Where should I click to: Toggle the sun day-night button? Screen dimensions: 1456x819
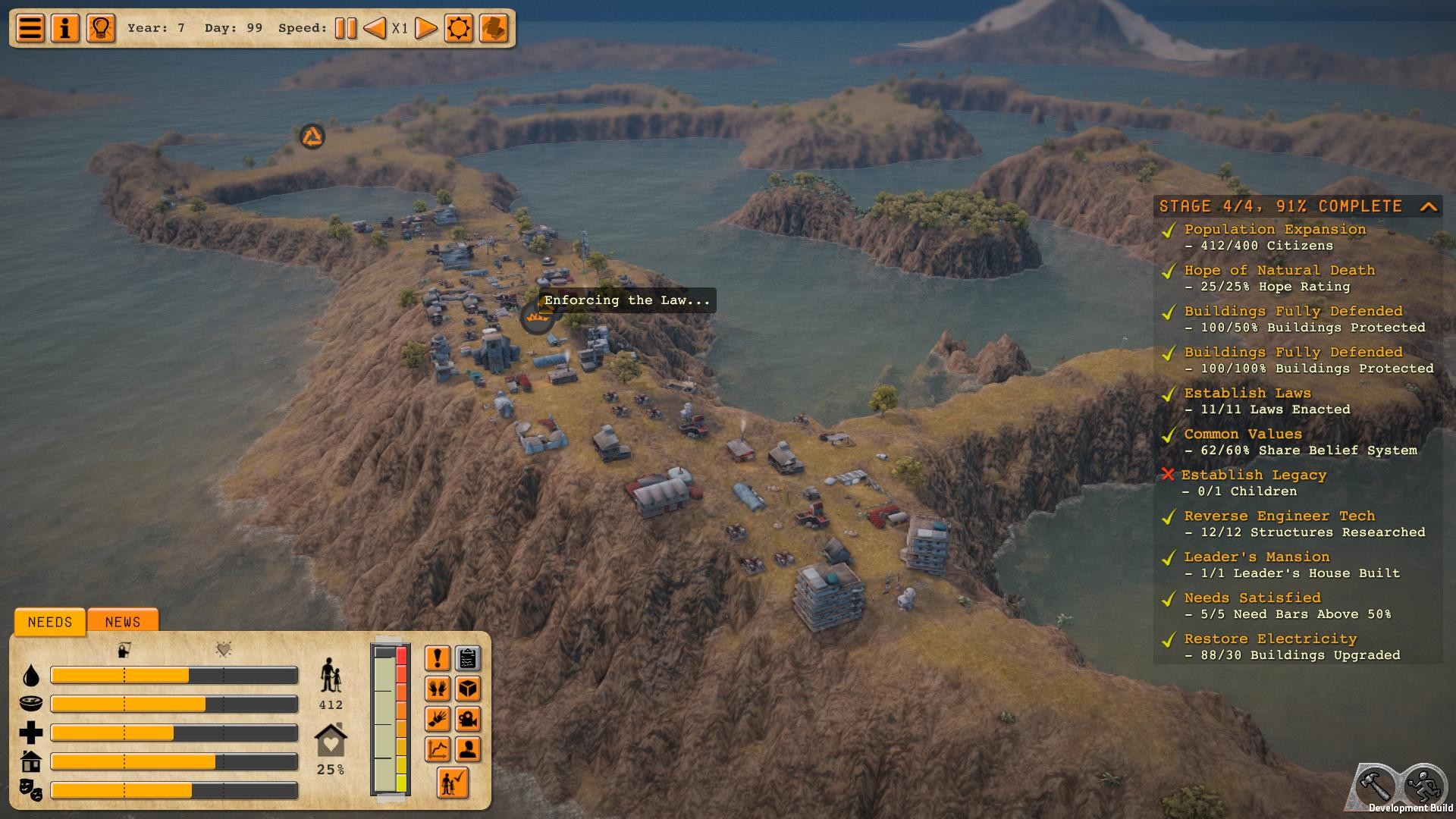[x=459, y=29]
